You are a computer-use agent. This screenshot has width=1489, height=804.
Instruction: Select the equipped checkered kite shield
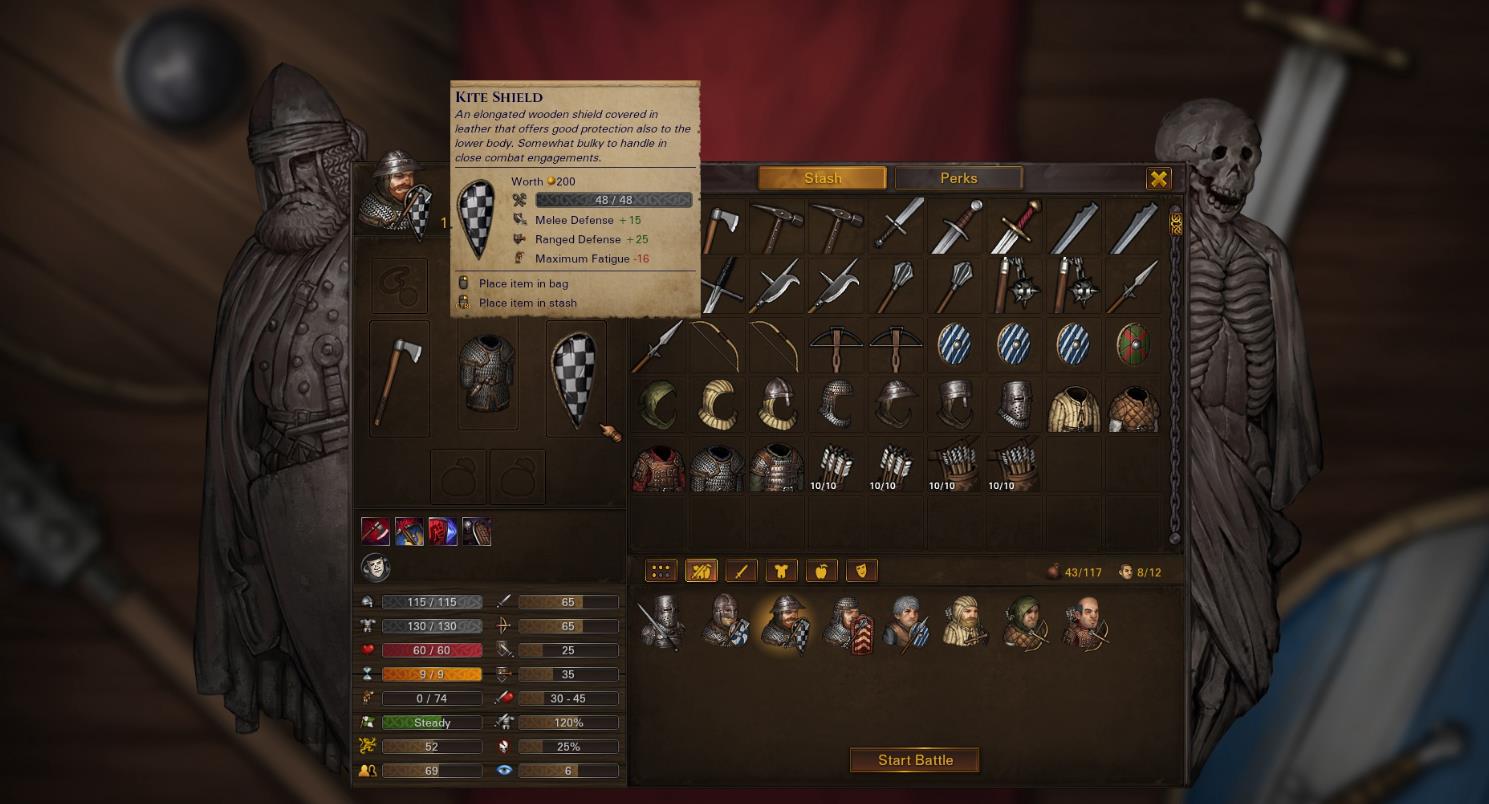(575, 378)
